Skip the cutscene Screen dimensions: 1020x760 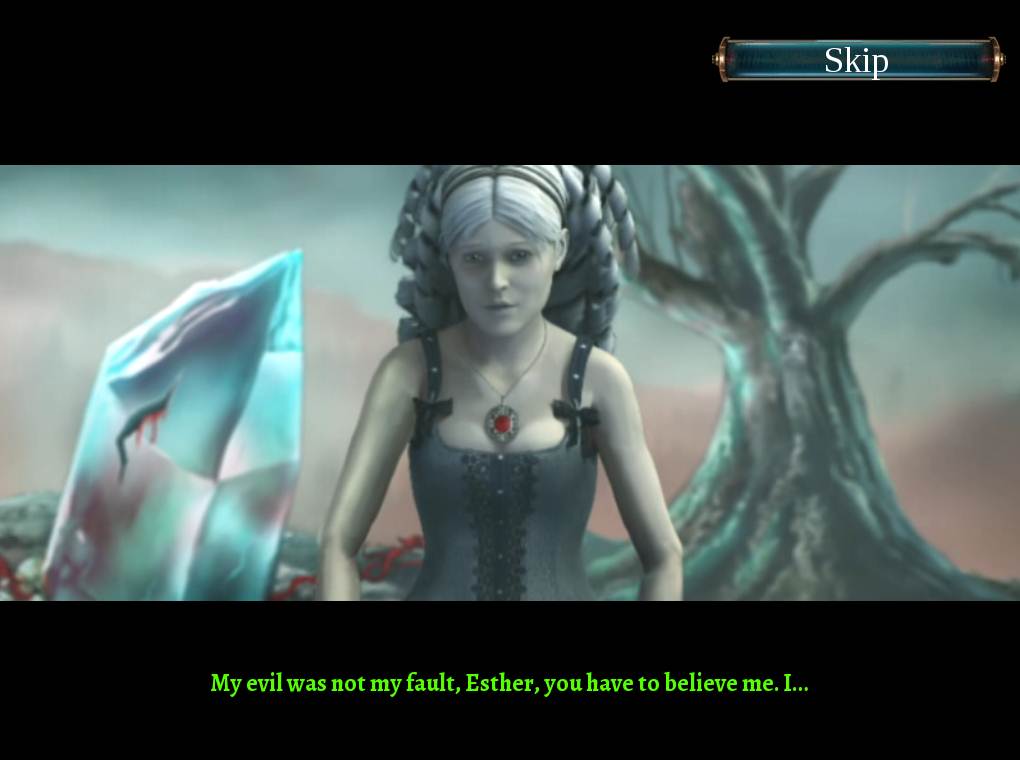tap(857, 60)
